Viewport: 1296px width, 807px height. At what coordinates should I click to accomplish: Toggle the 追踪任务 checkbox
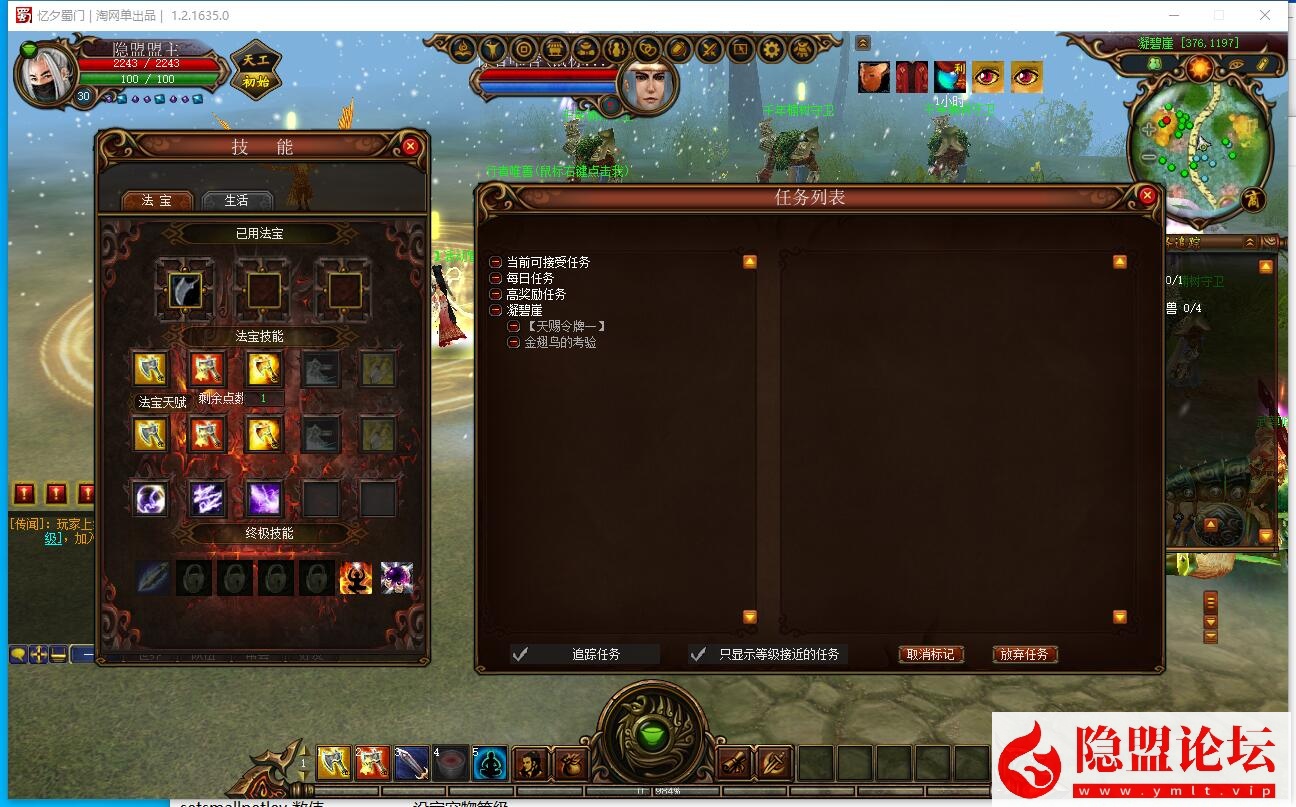(520, 655)
